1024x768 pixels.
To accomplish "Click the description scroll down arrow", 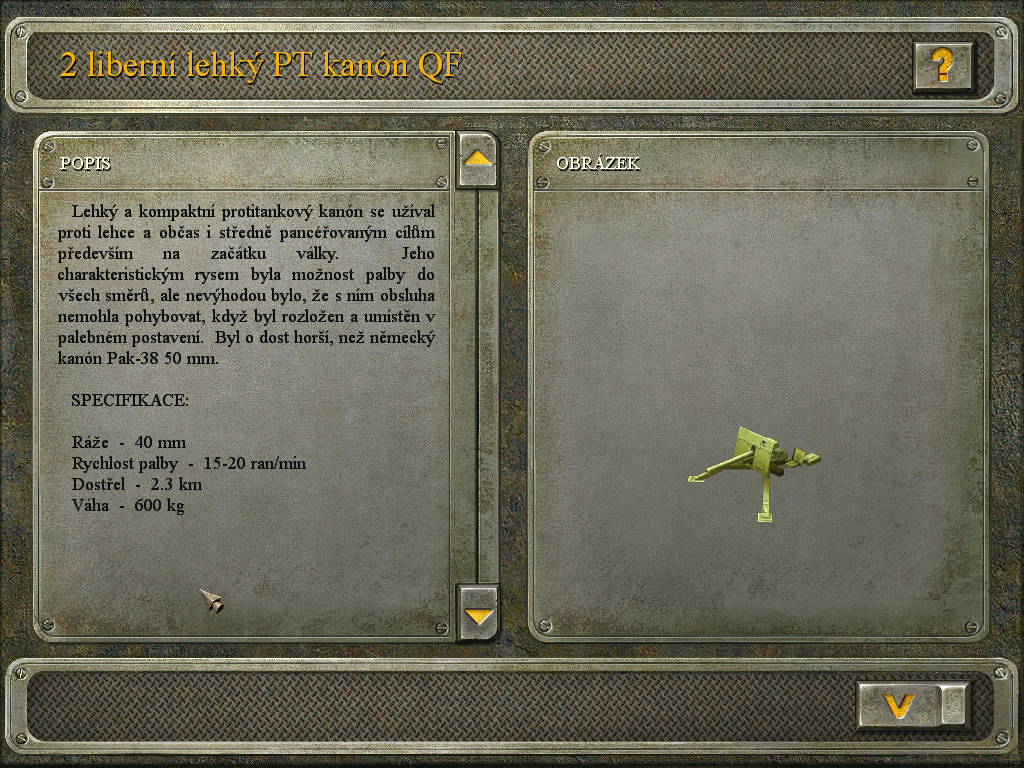I will click(x=478, y=613).
